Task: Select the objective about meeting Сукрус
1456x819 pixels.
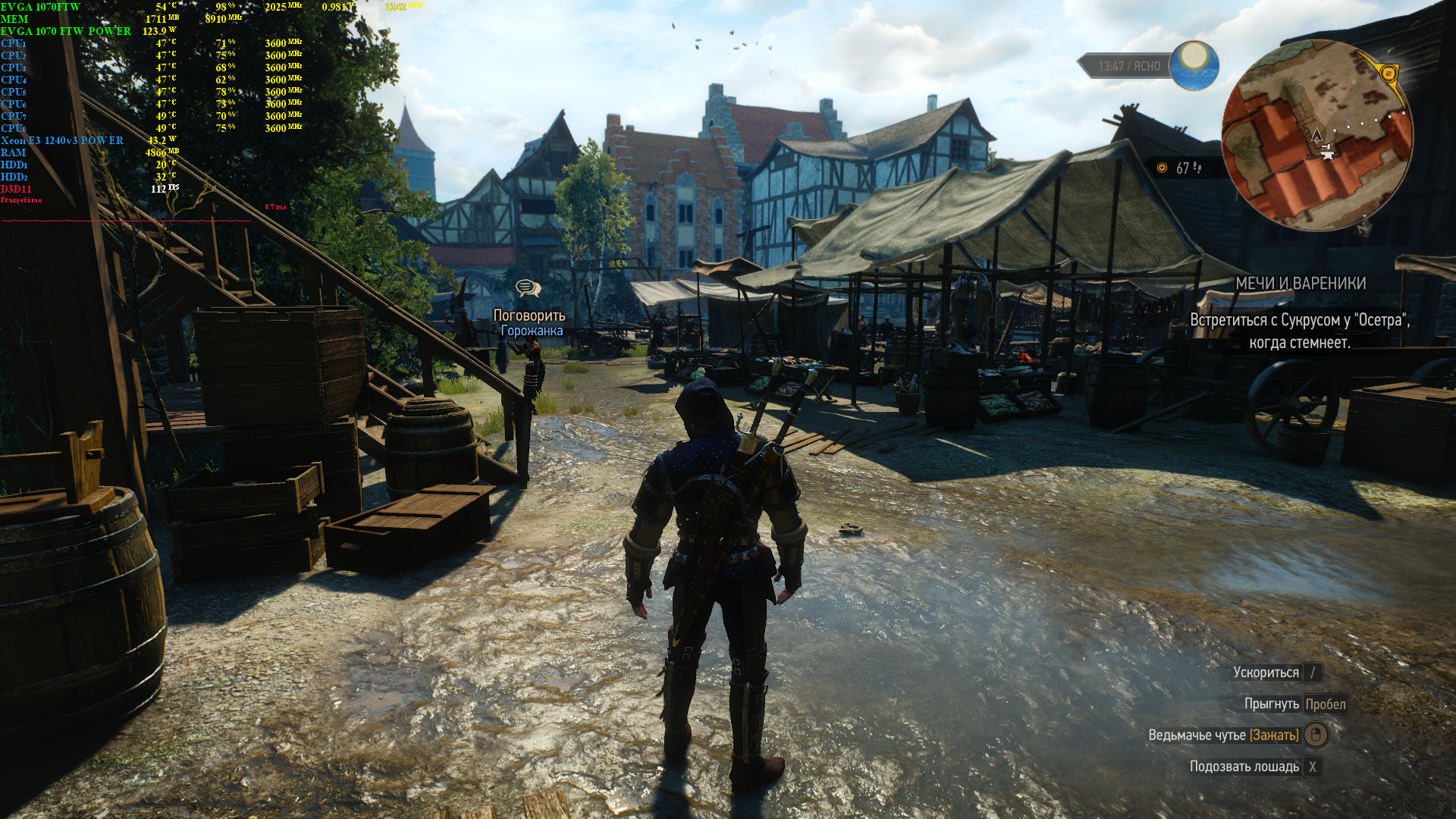Action: pos(1299,331)
